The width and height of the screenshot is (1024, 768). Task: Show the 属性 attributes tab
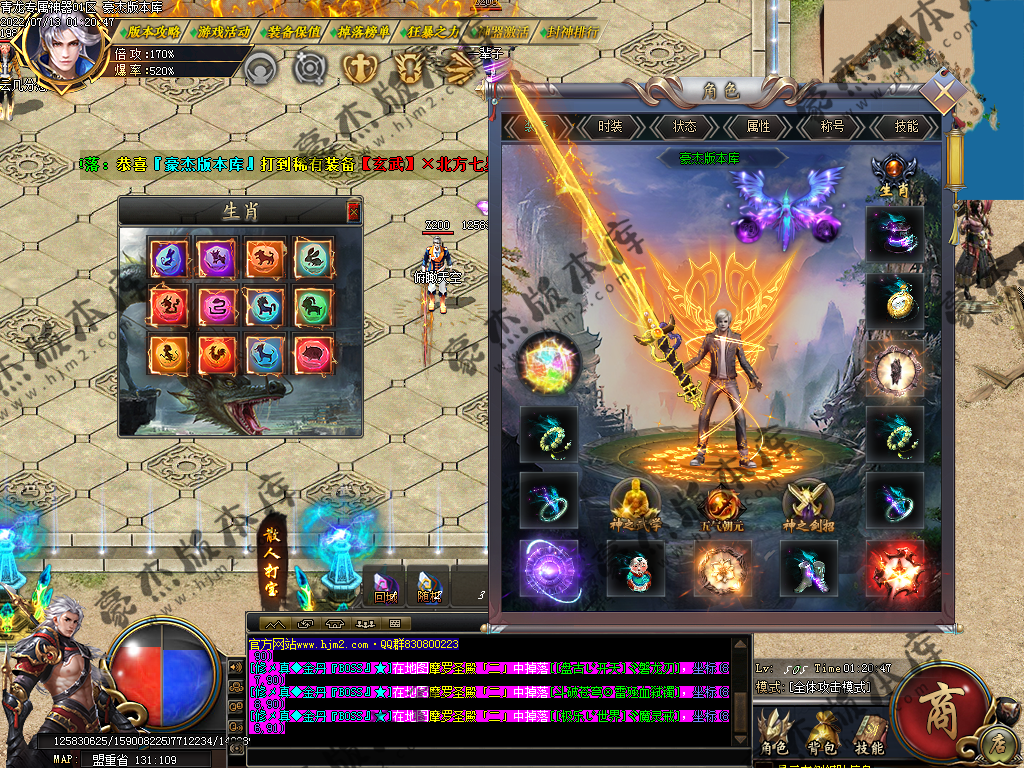pos(758,127)
